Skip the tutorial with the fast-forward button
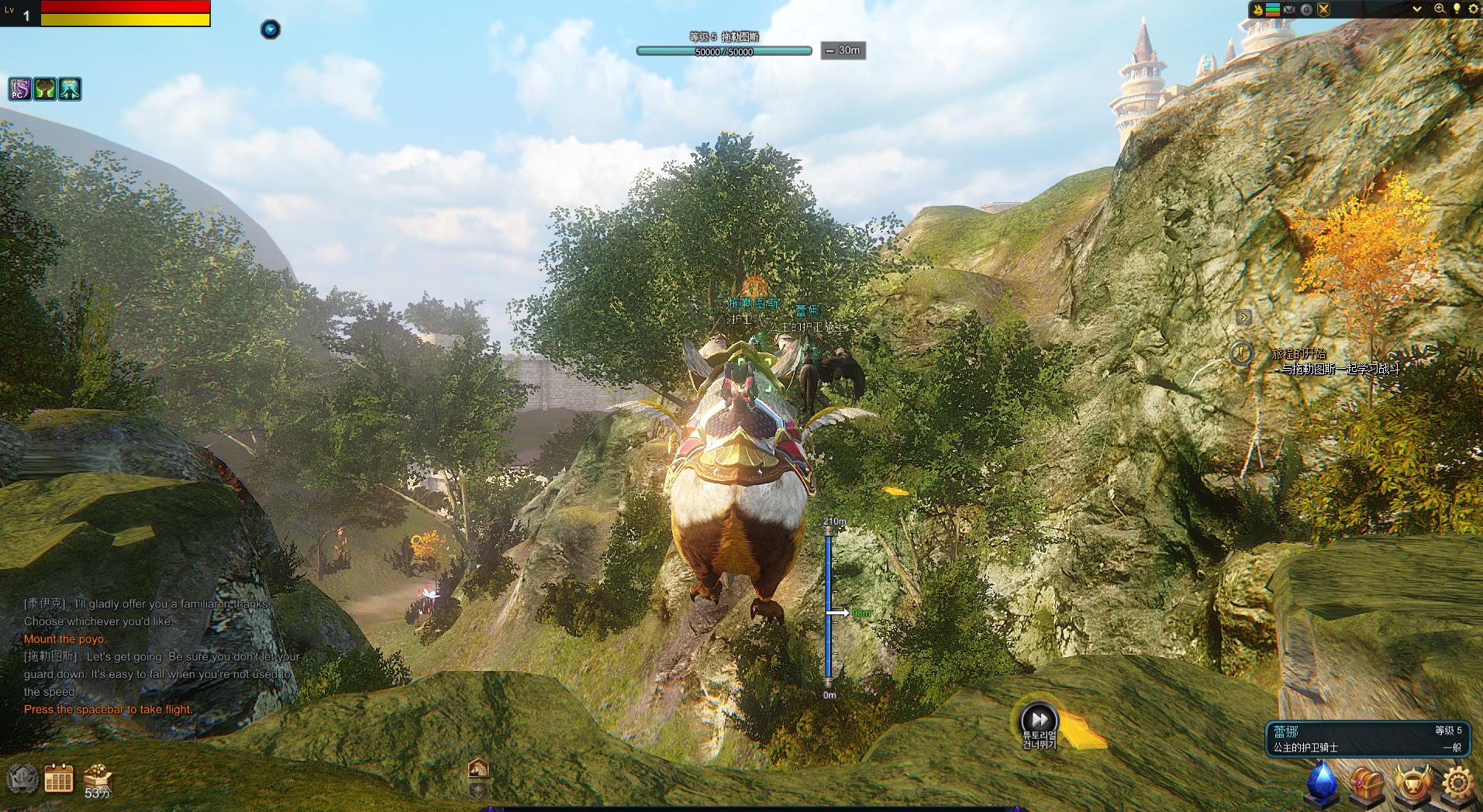Screen dimensions: 1483x812 (x=1039, y=720)
